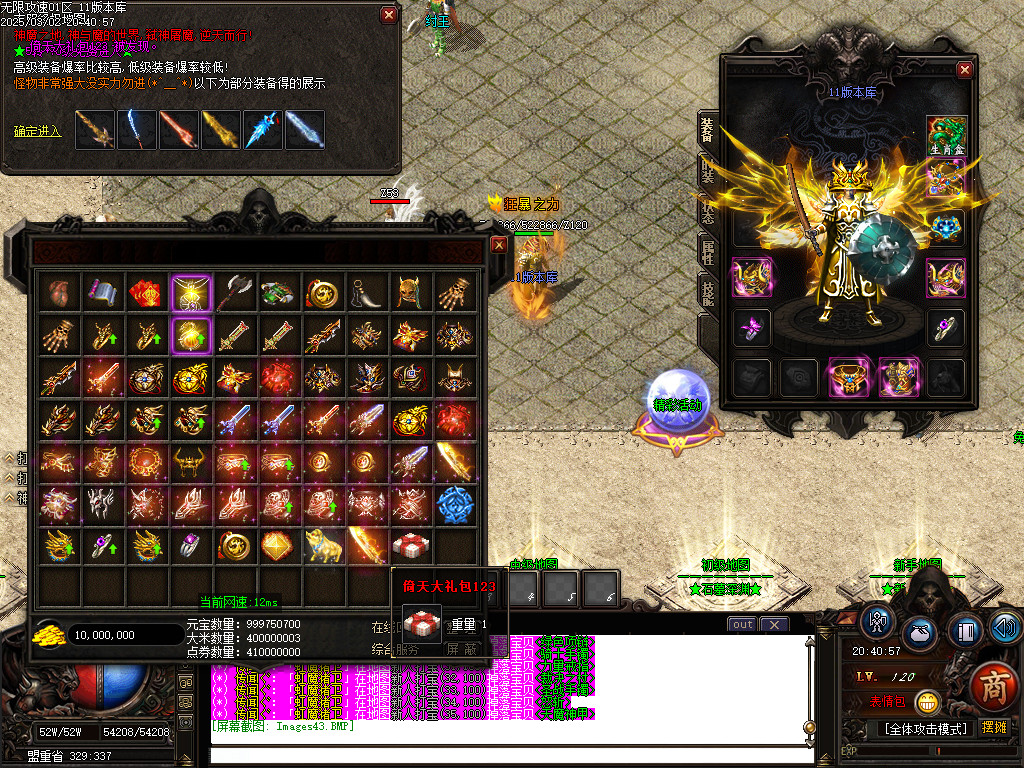Viewport: 1024px width, 768px height.
Task: Select the red gift box in inventory
Action: pyautogui.click(x=410, y=545)
